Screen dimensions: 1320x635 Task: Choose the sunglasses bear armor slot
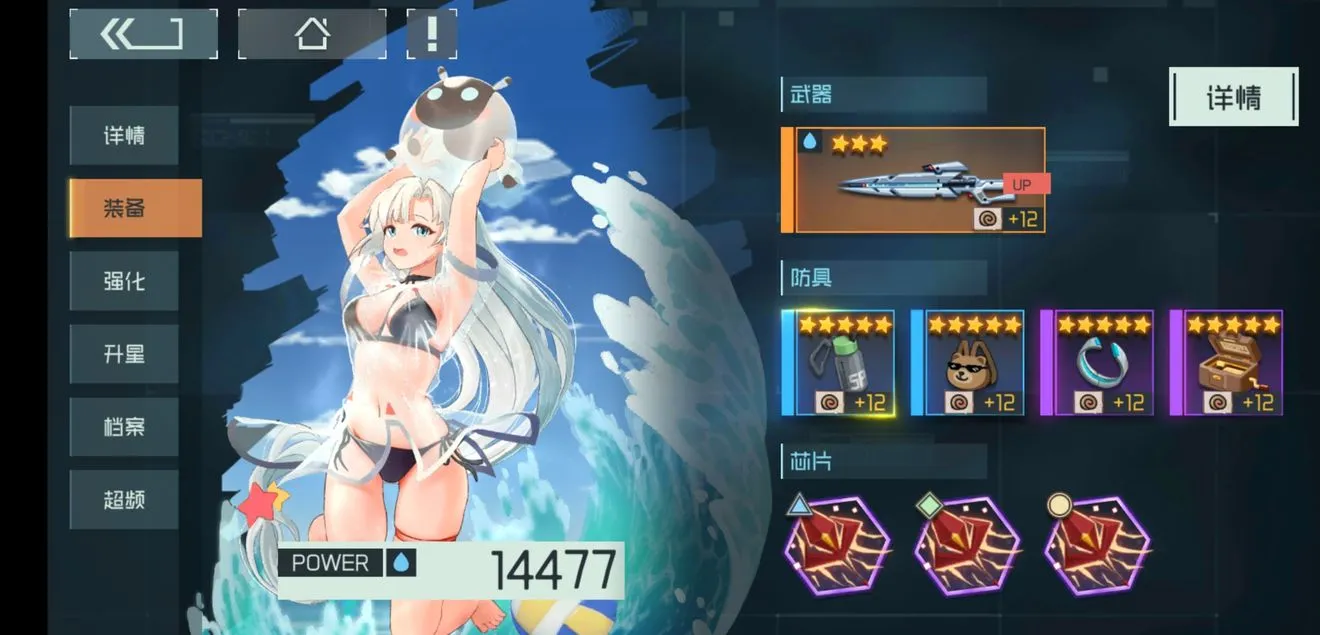pos(968,363)
